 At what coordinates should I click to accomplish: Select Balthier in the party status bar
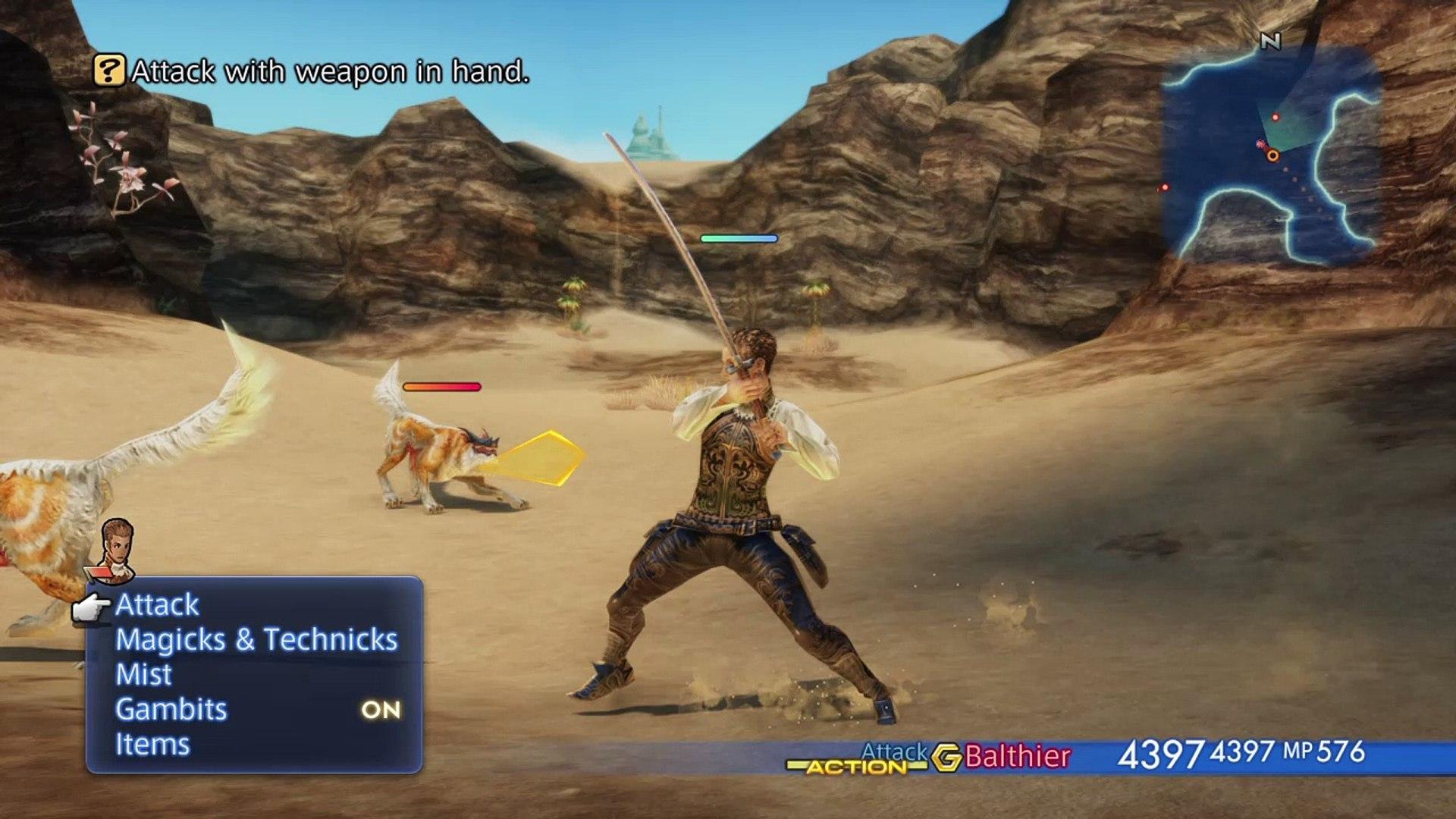(x=1017, y=757)
